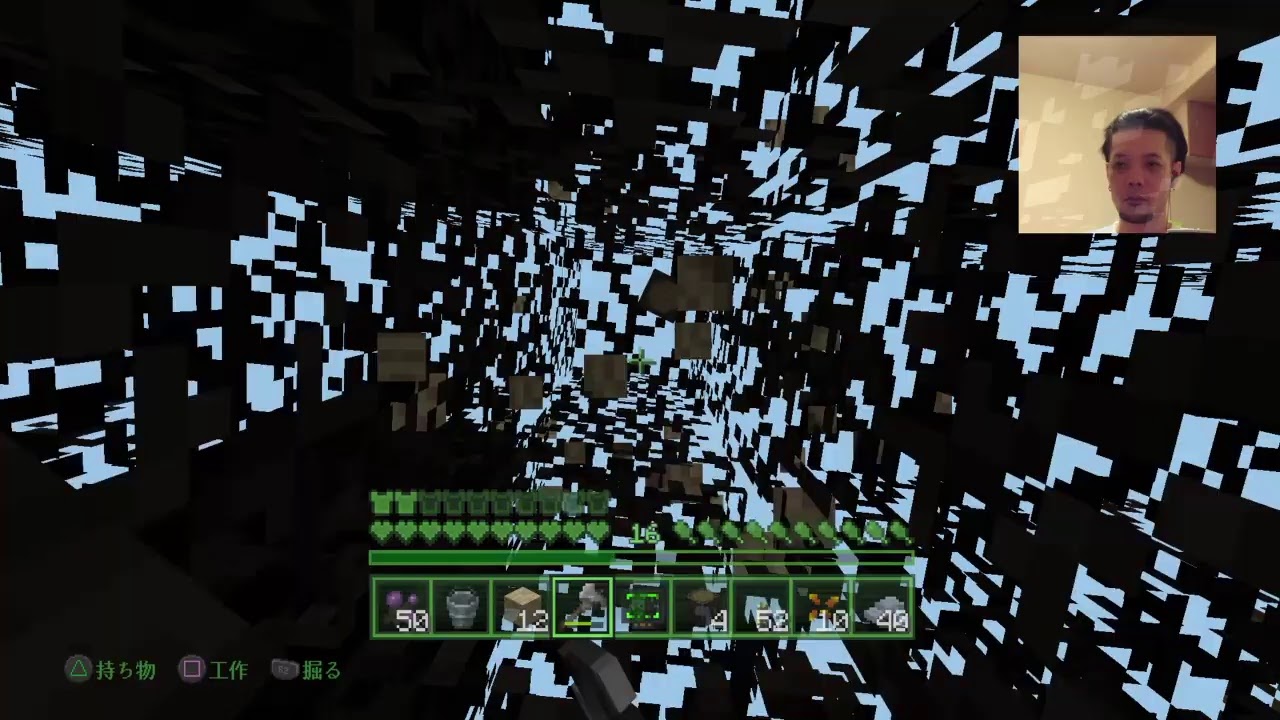
Task: Click the green experience progress bar
Action: (640, 555)
